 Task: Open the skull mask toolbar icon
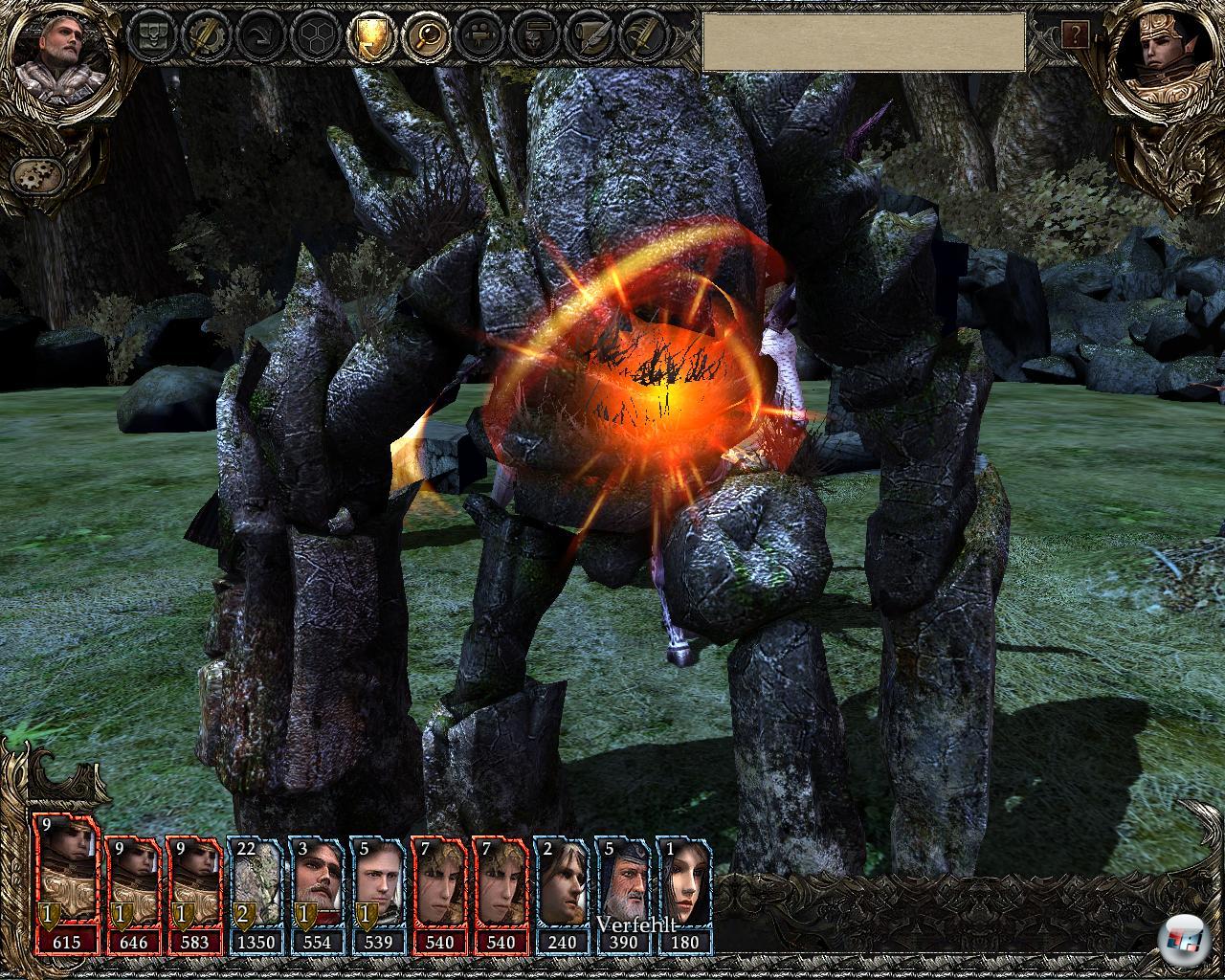tap(531, 37)
